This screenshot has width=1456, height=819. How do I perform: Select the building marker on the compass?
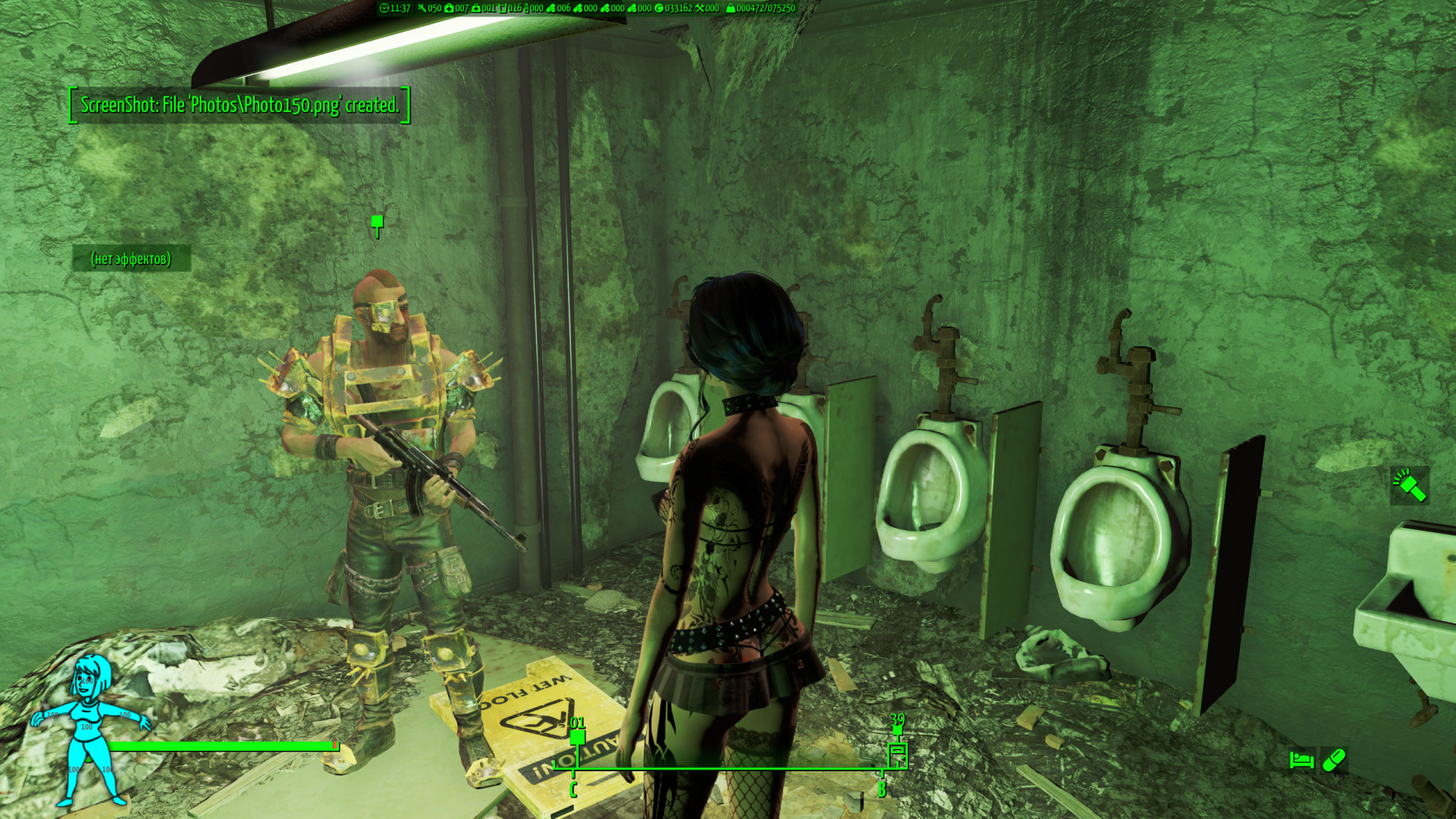pyautogui.click(x=897, y=755)
